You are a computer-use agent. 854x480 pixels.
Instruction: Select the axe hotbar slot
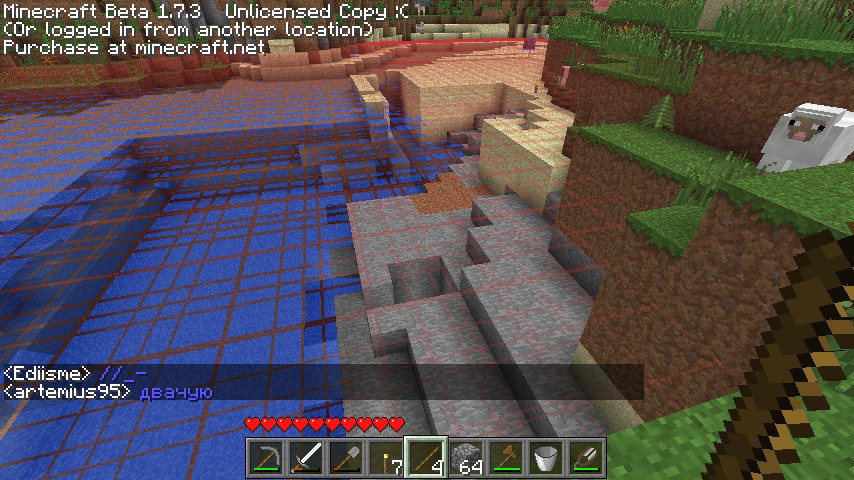coord(506,458)
